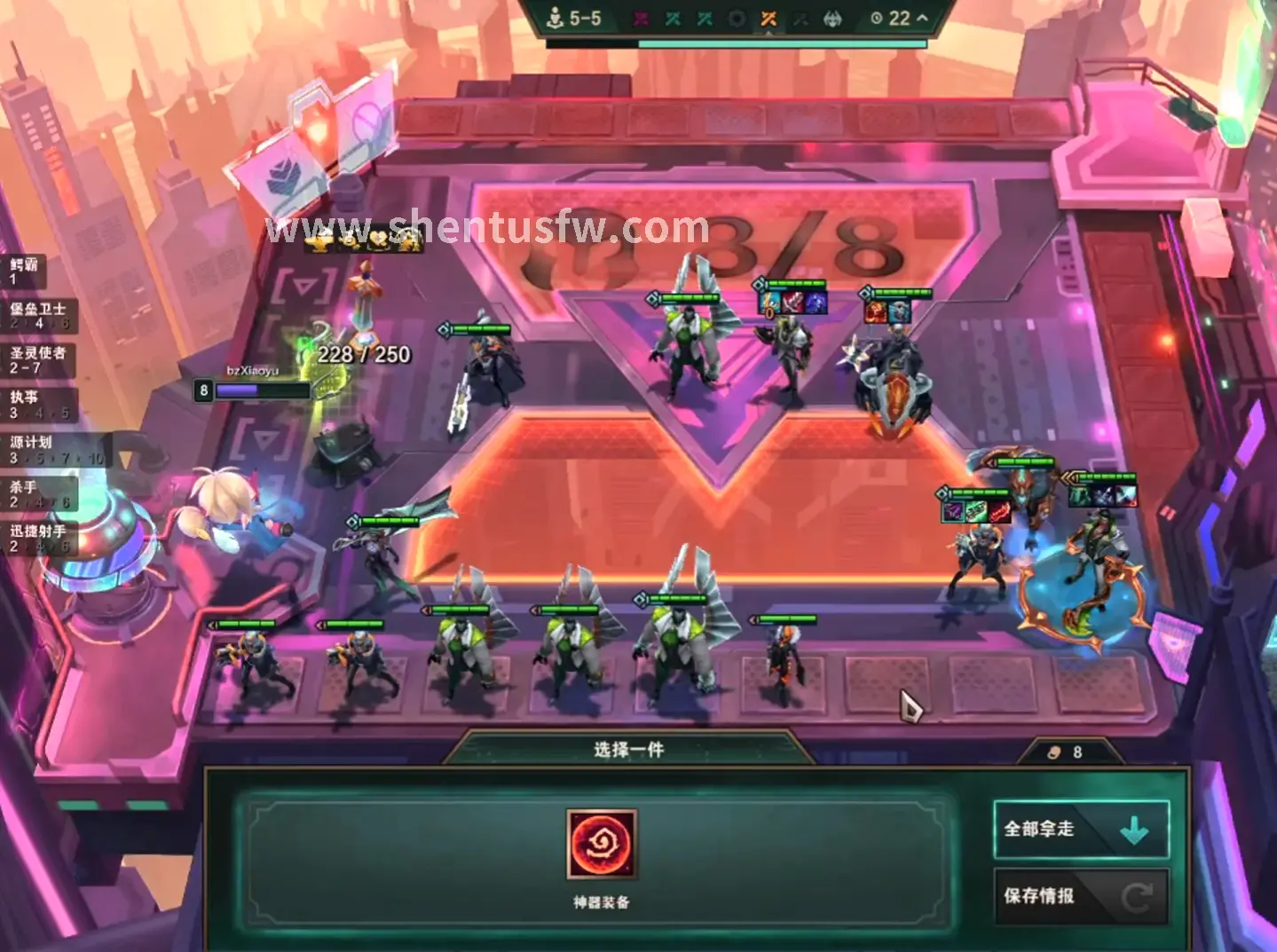
Task: Click the magenta crossed-swords first round icon
Action: pyautogui.click(x=641, y=19)
